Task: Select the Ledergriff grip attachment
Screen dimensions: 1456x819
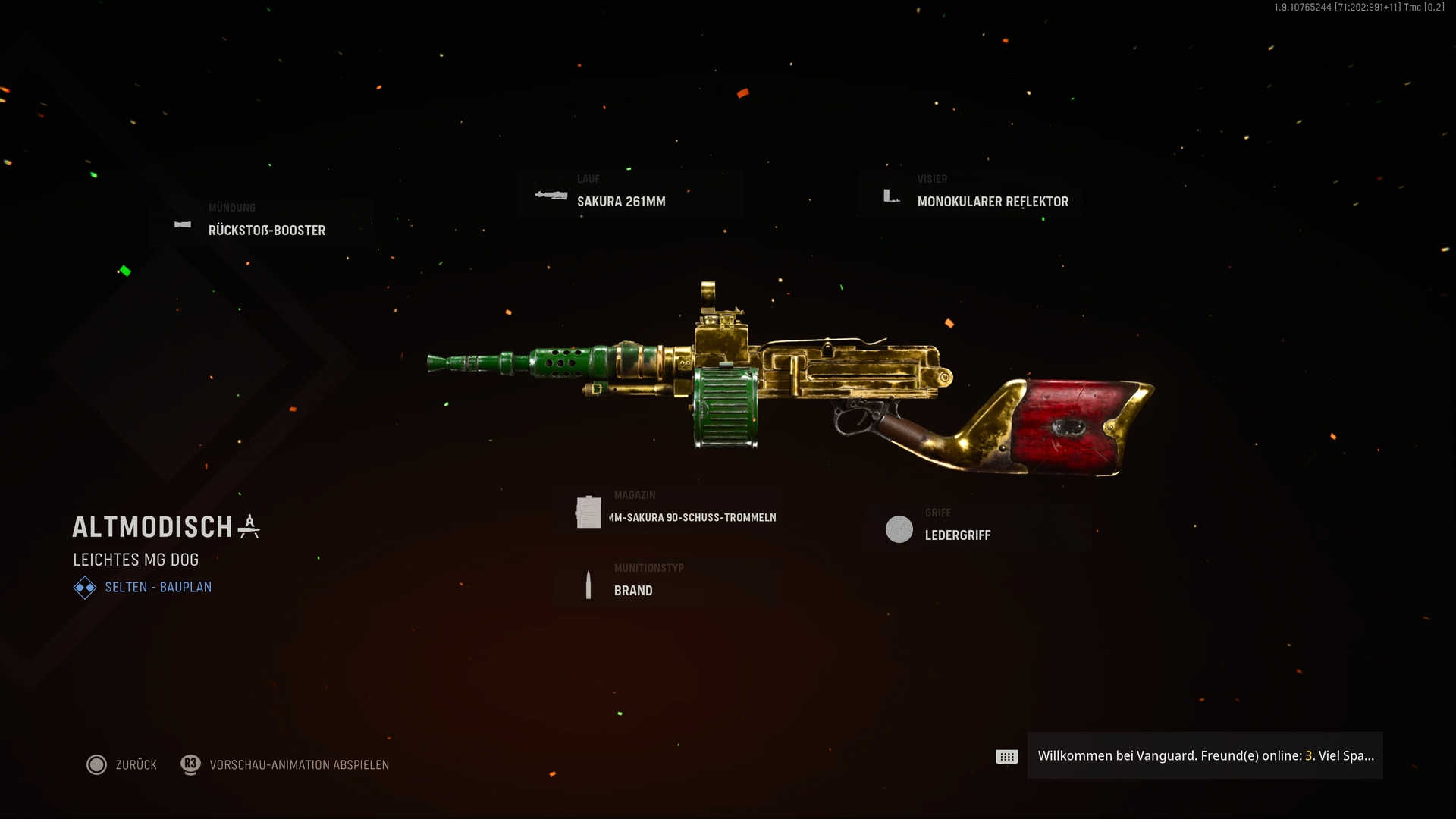Action: [x=957, y=535]
